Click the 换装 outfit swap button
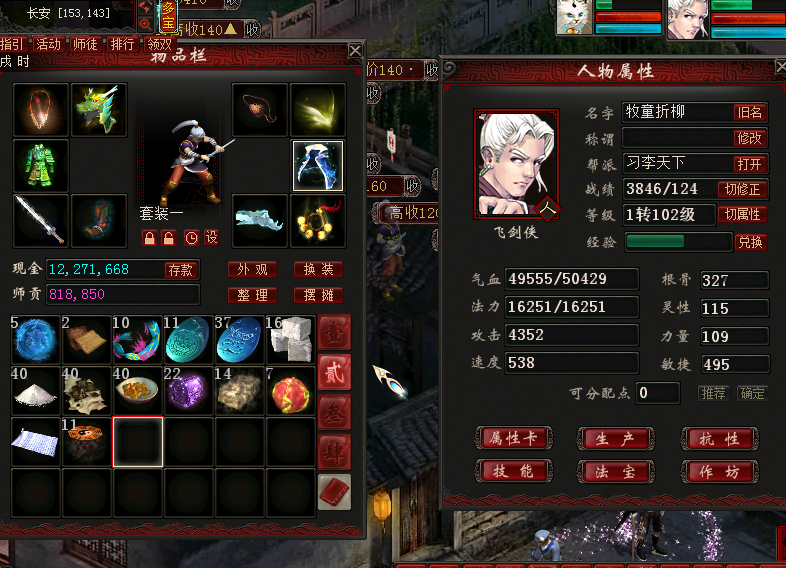The image size is (786, 568). coord(318,269)
